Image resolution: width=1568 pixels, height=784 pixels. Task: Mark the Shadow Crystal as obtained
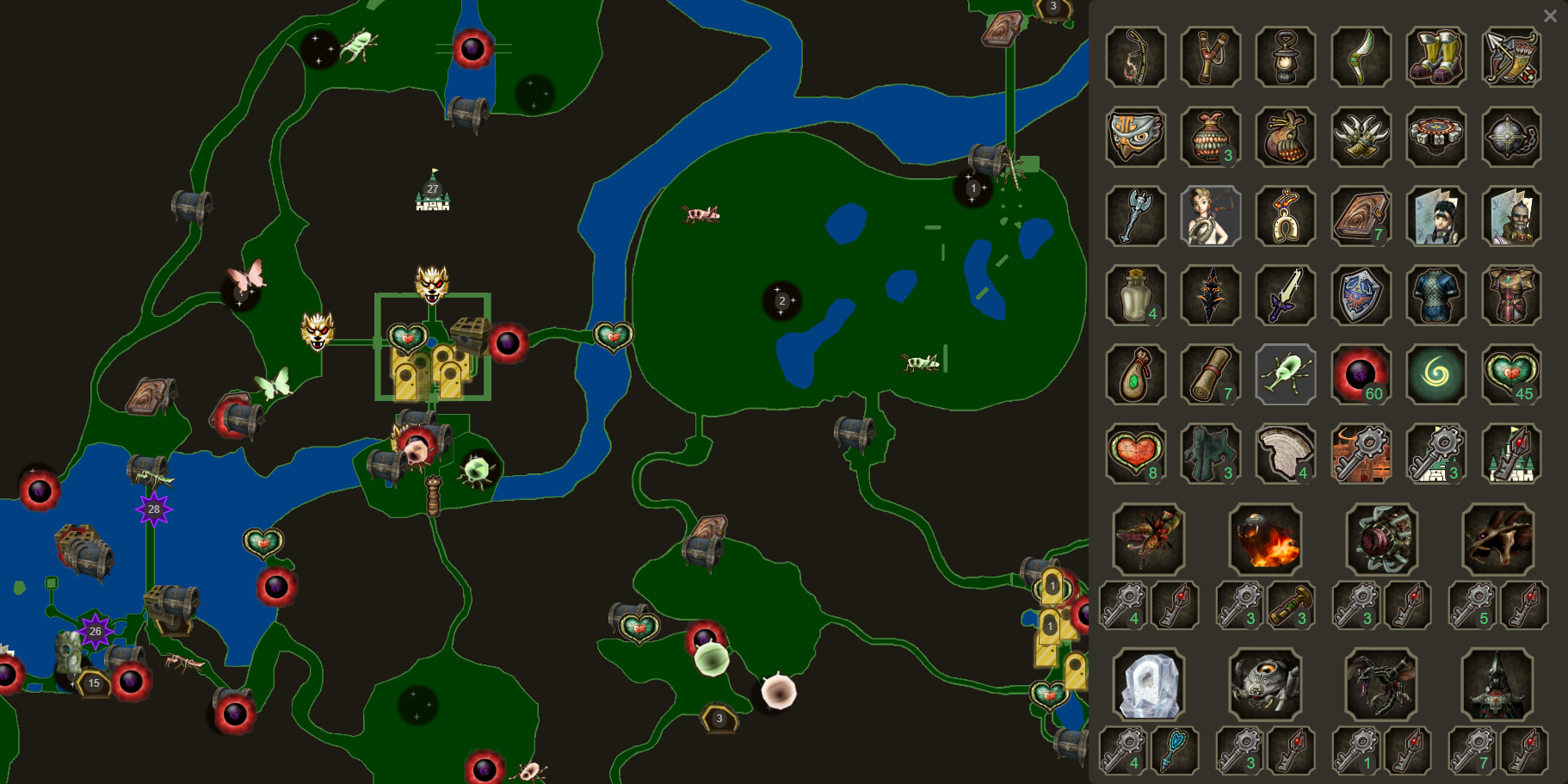coord(1211,296)
